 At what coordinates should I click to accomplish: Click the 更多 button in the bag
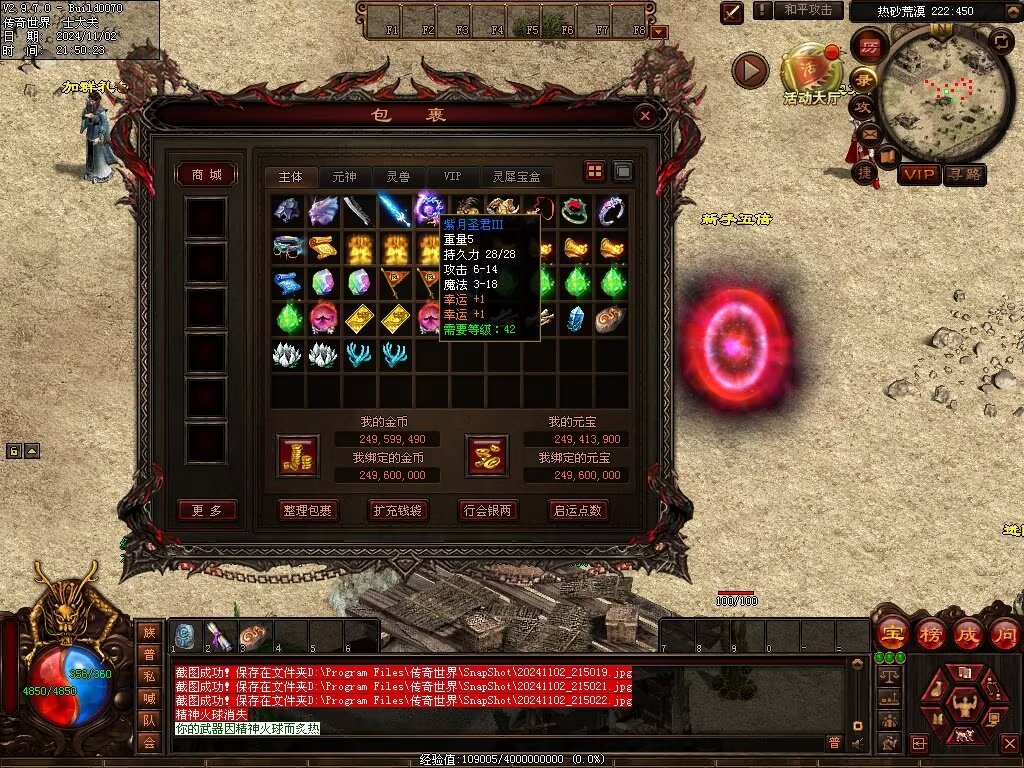click(x=207, y=510)
